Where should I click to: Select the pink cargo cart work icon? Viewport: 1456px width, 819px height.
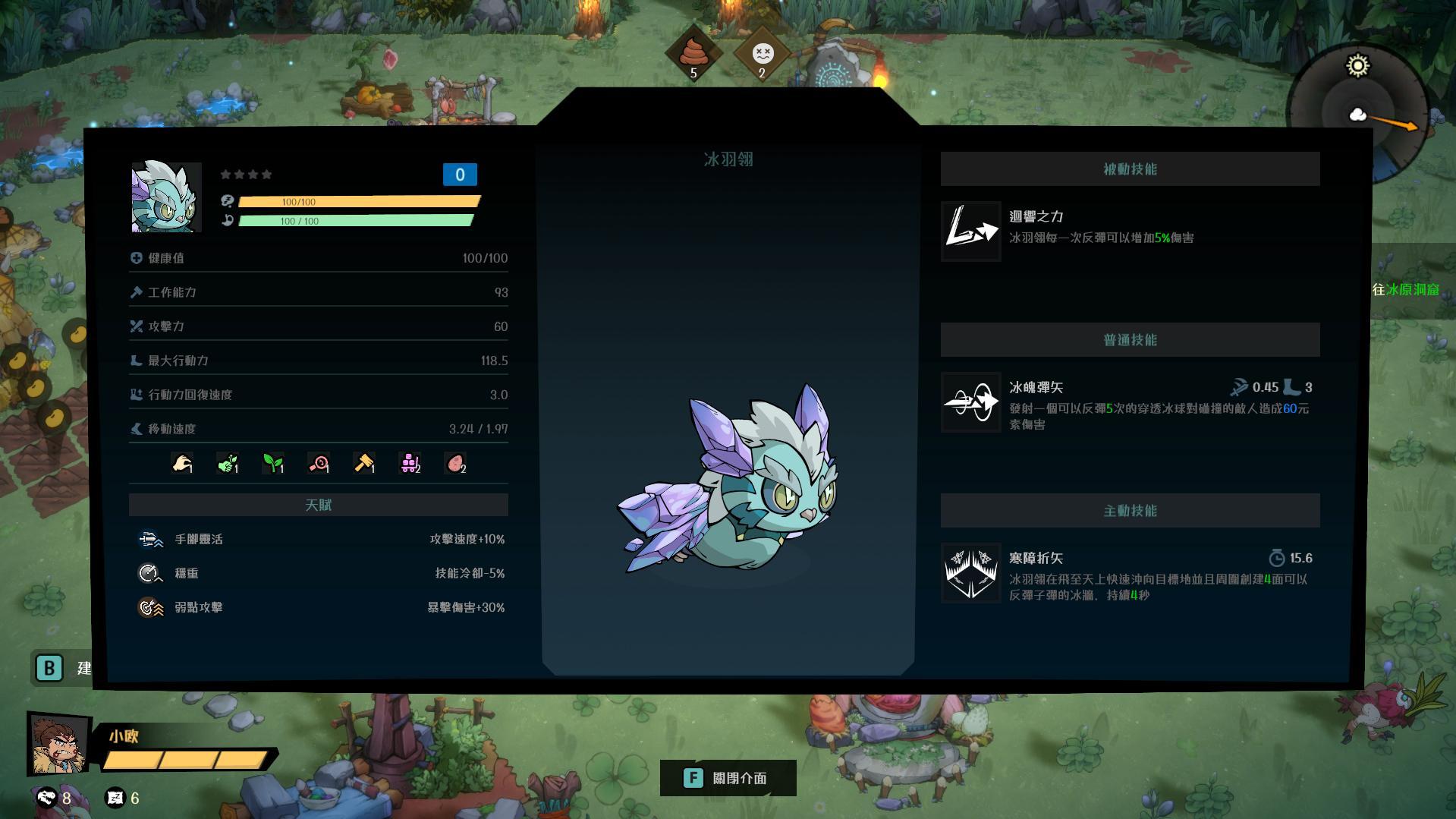point(410,463)
